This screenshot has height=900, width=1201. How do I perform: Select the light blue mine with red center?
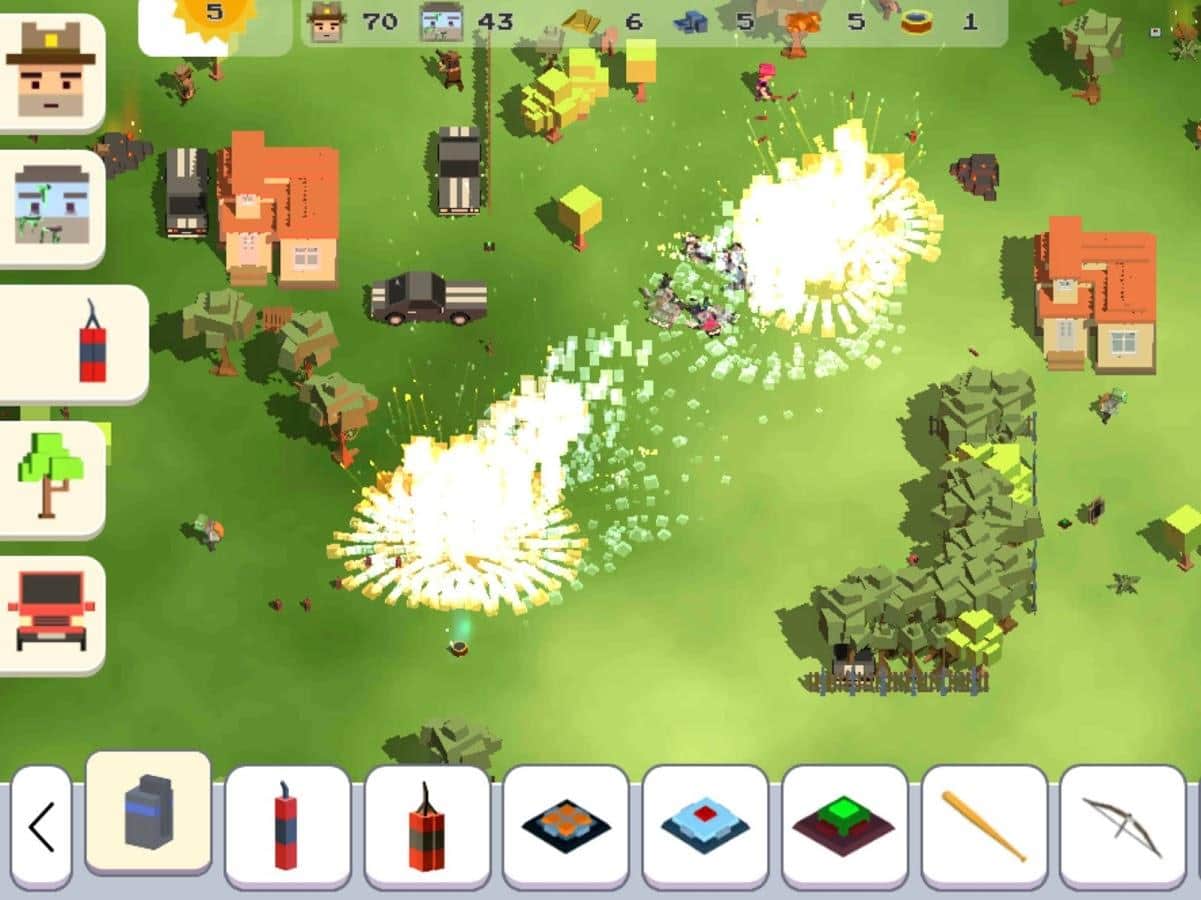point(705,826)
